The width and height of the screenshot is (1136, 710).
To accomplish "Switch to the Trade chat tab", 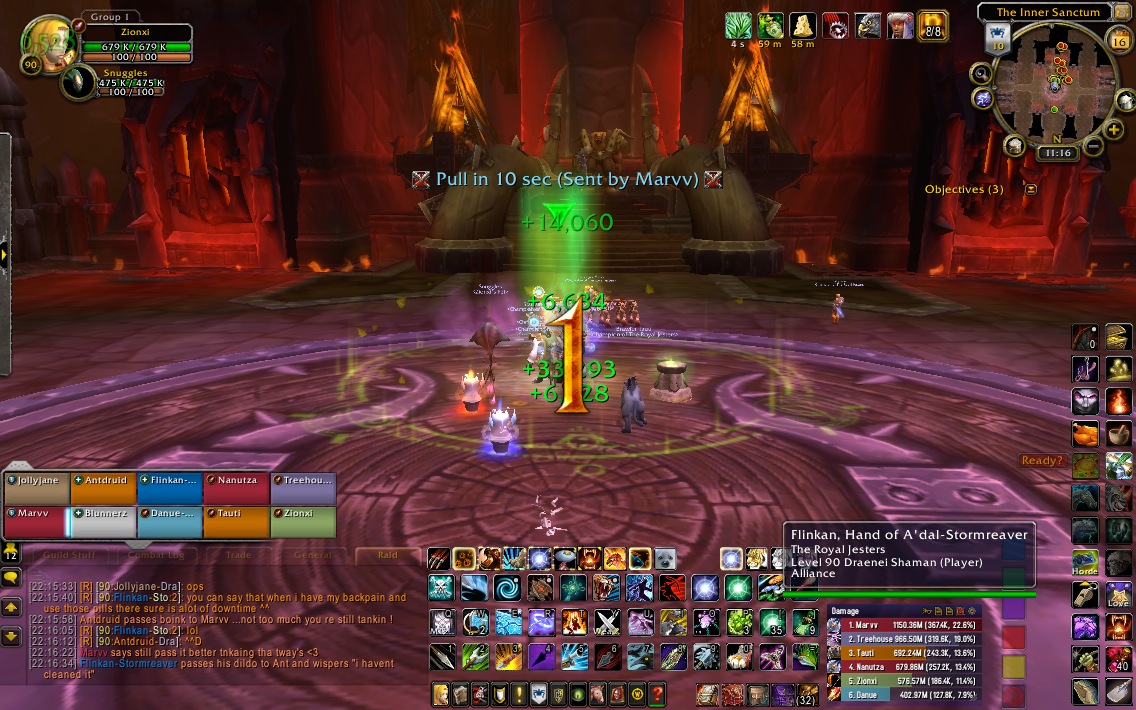I will click(x=237, y=555).
